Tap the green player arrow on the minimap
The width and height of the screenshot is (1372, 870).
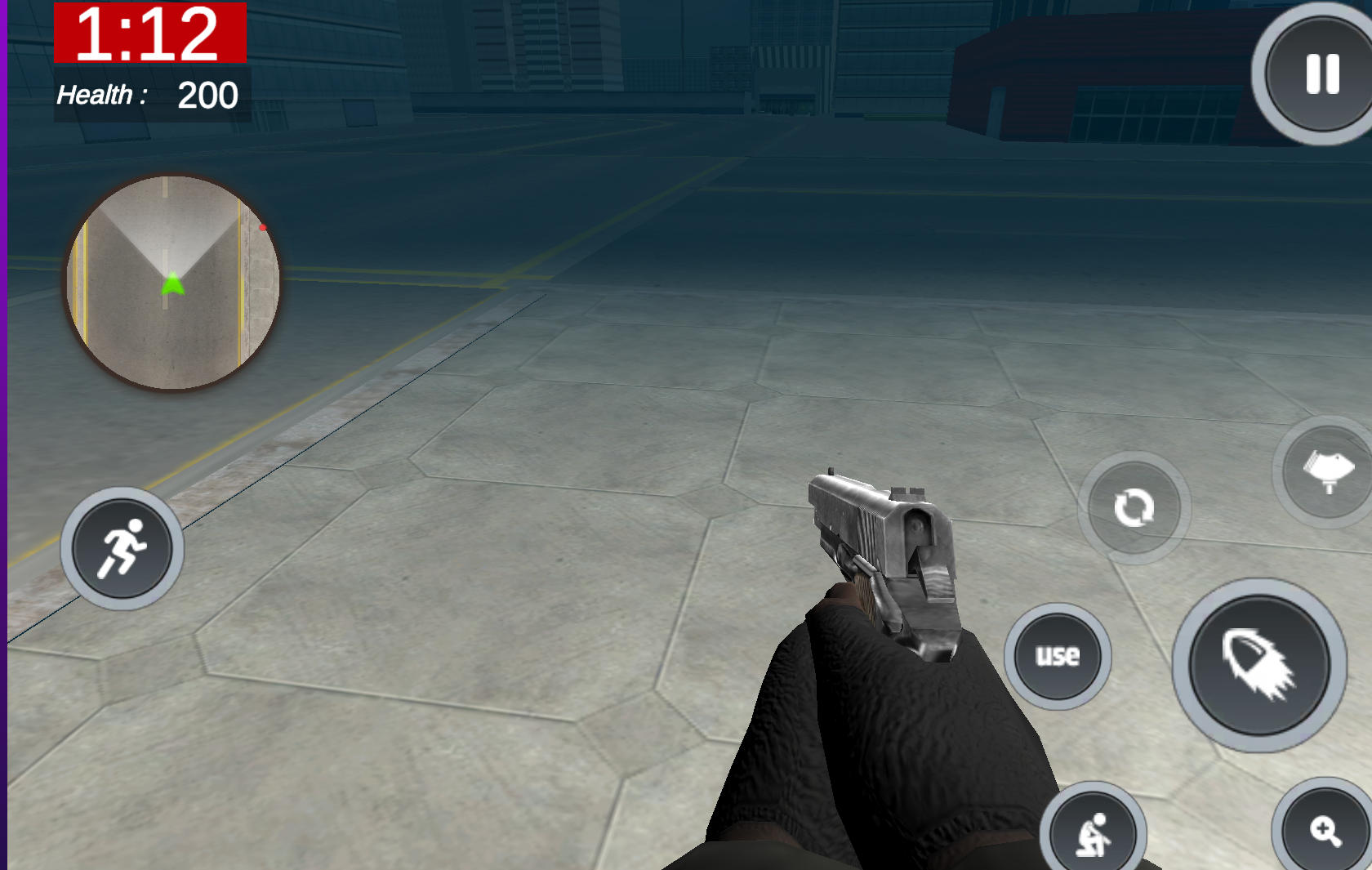pyautogui.click(x=173, y=283)
